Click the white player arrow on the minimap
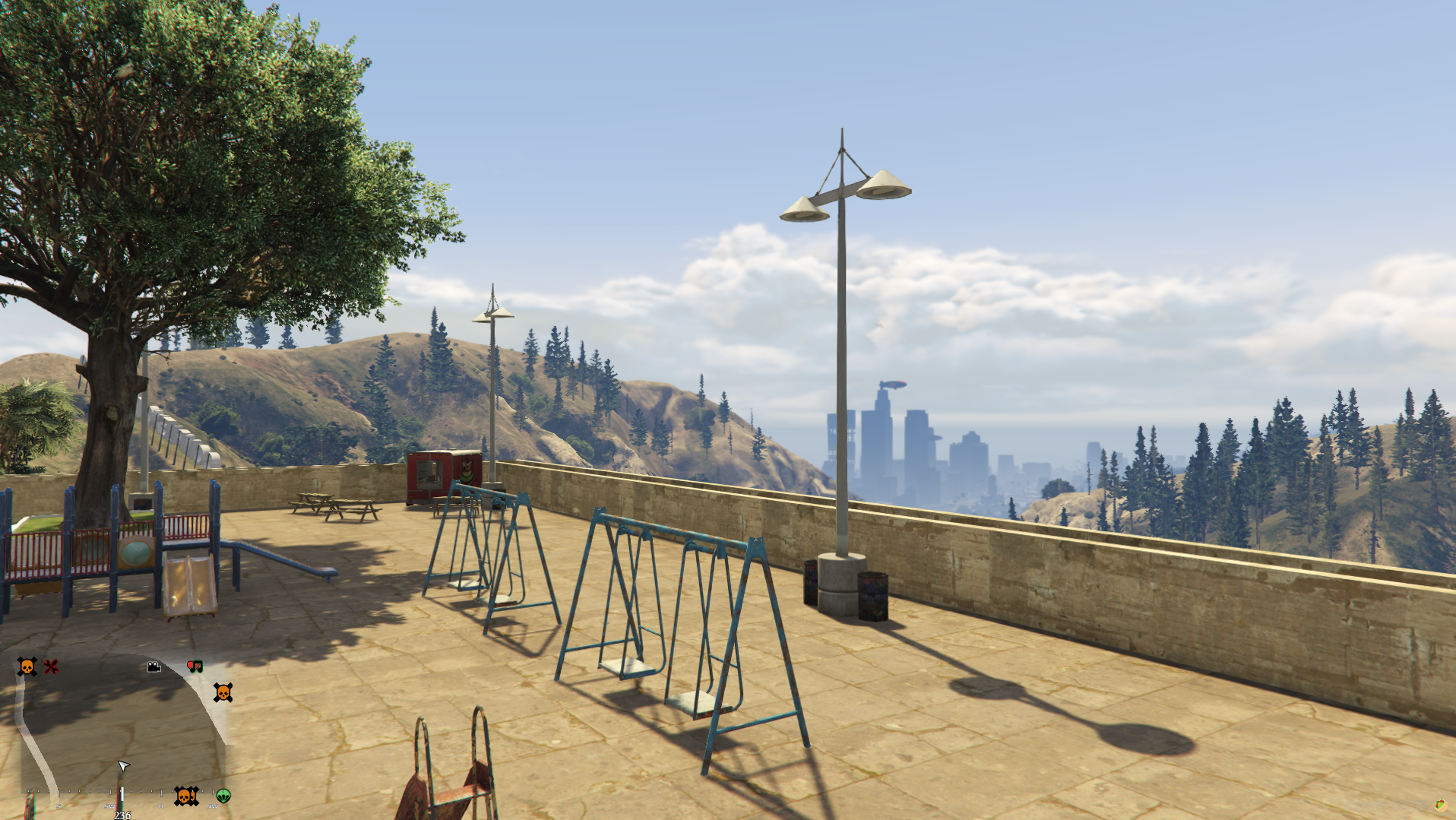This screenshot has width=1456, height=820. pyautogui.click(x=123, y=765)
